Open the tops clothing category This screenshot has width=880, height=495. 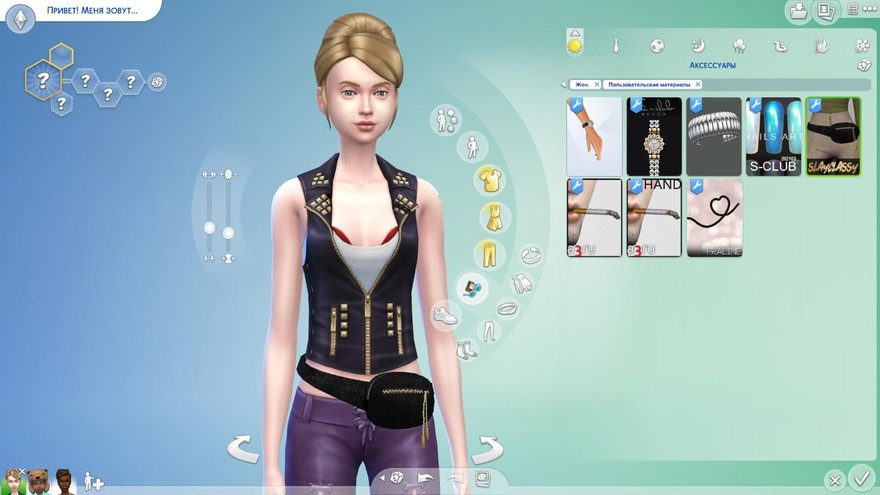coord(489,181)
